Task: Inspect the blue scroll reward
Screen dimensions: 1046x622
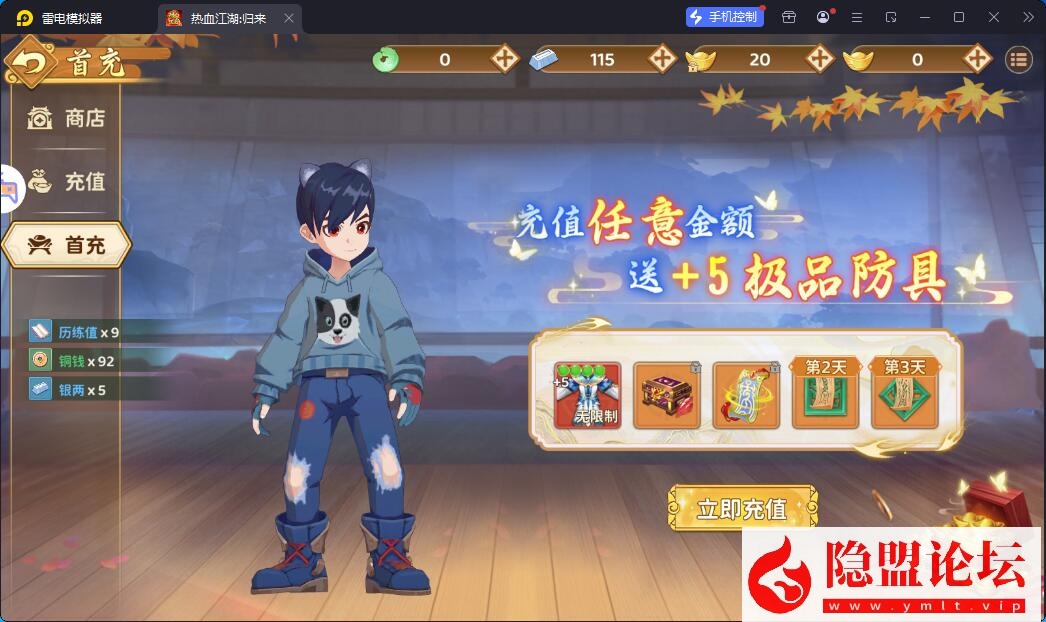Action: [x=746, y=395]
